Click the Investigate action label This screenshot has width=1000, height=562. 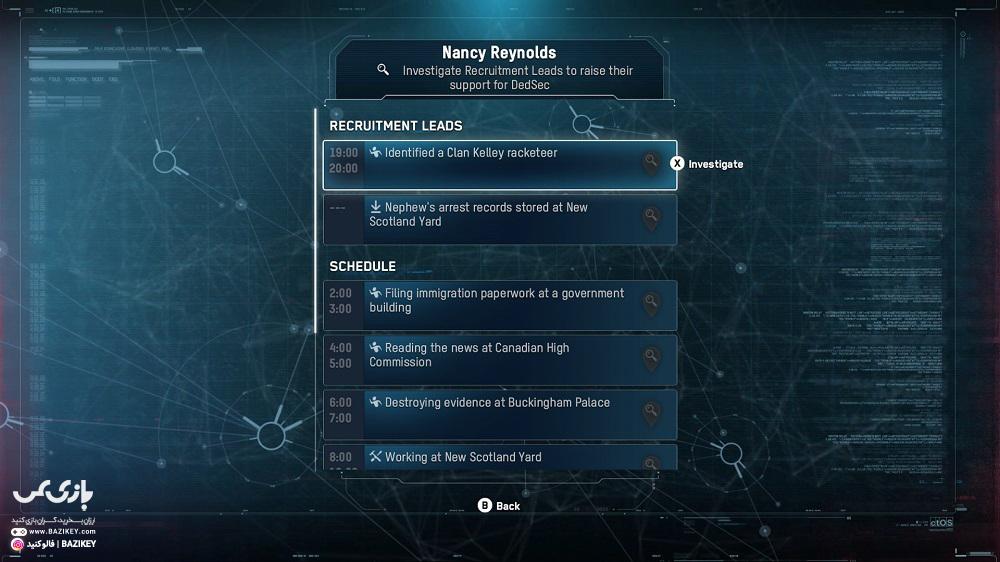click(x=714, y=164)
